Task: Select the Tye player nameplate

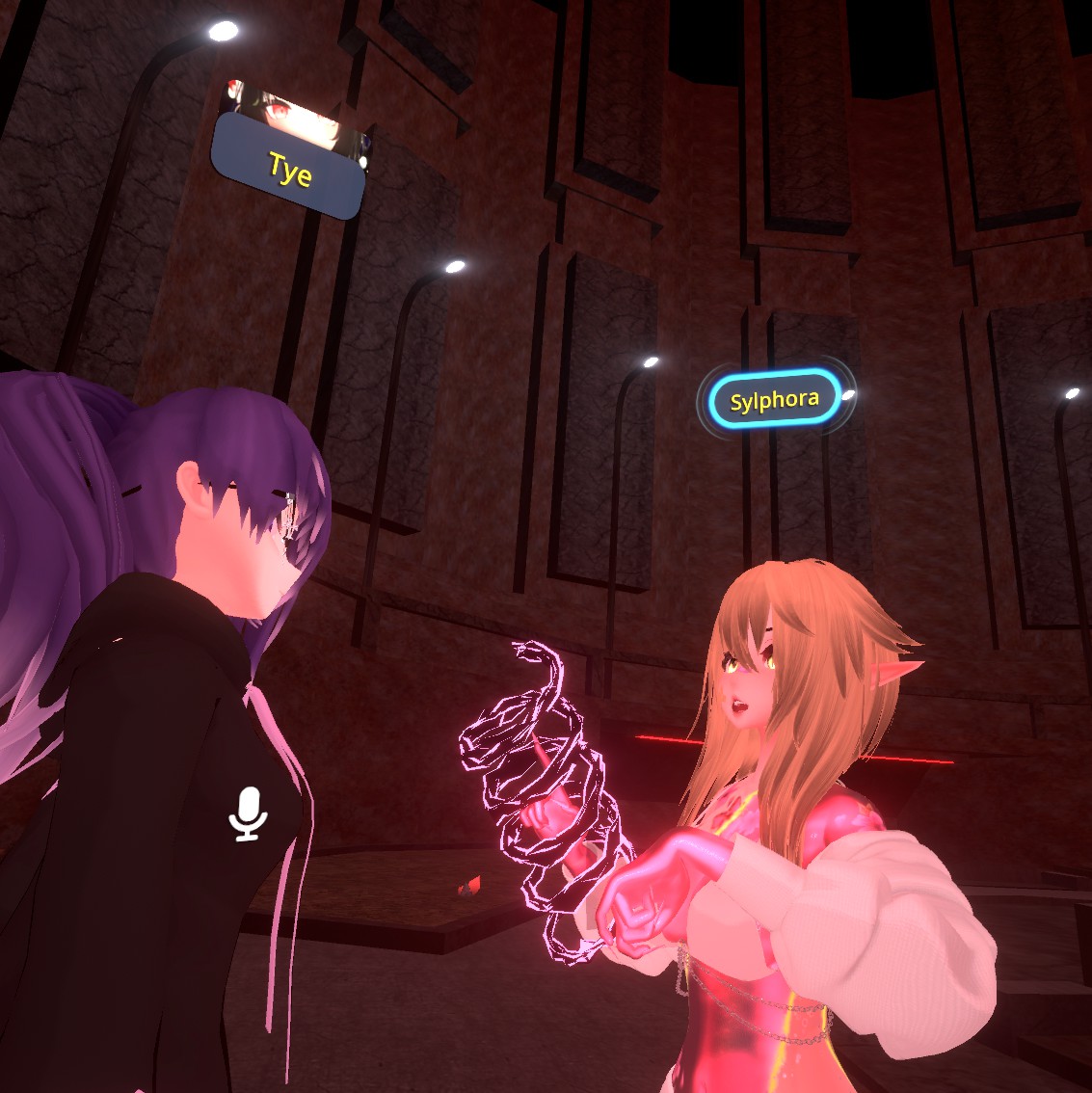Action: [x=288, y=168]
